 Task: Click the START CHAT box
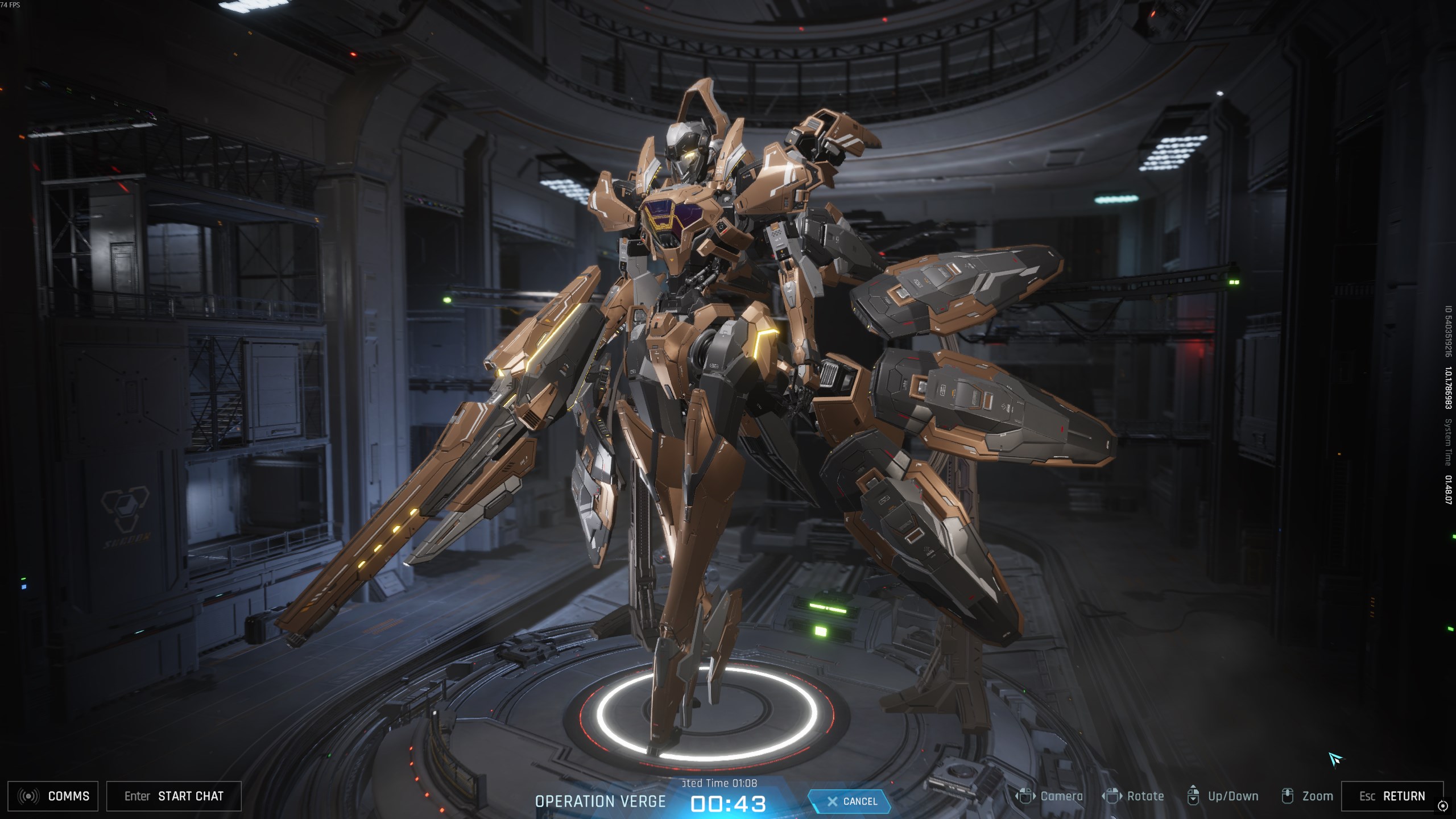coord(174,796)
